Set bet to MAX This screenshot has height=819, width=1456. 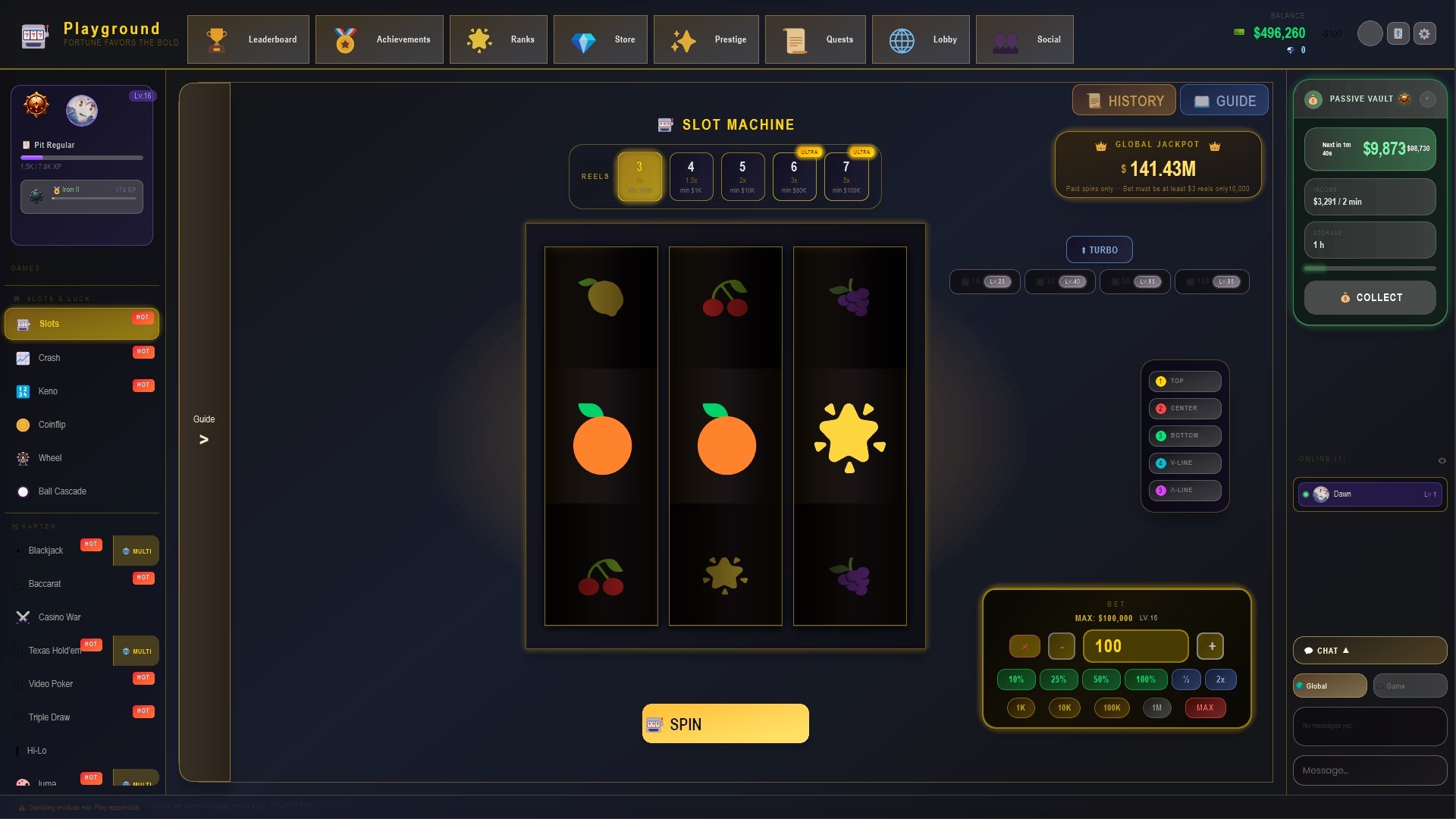pyautogui.click(x=1205, y=708)
